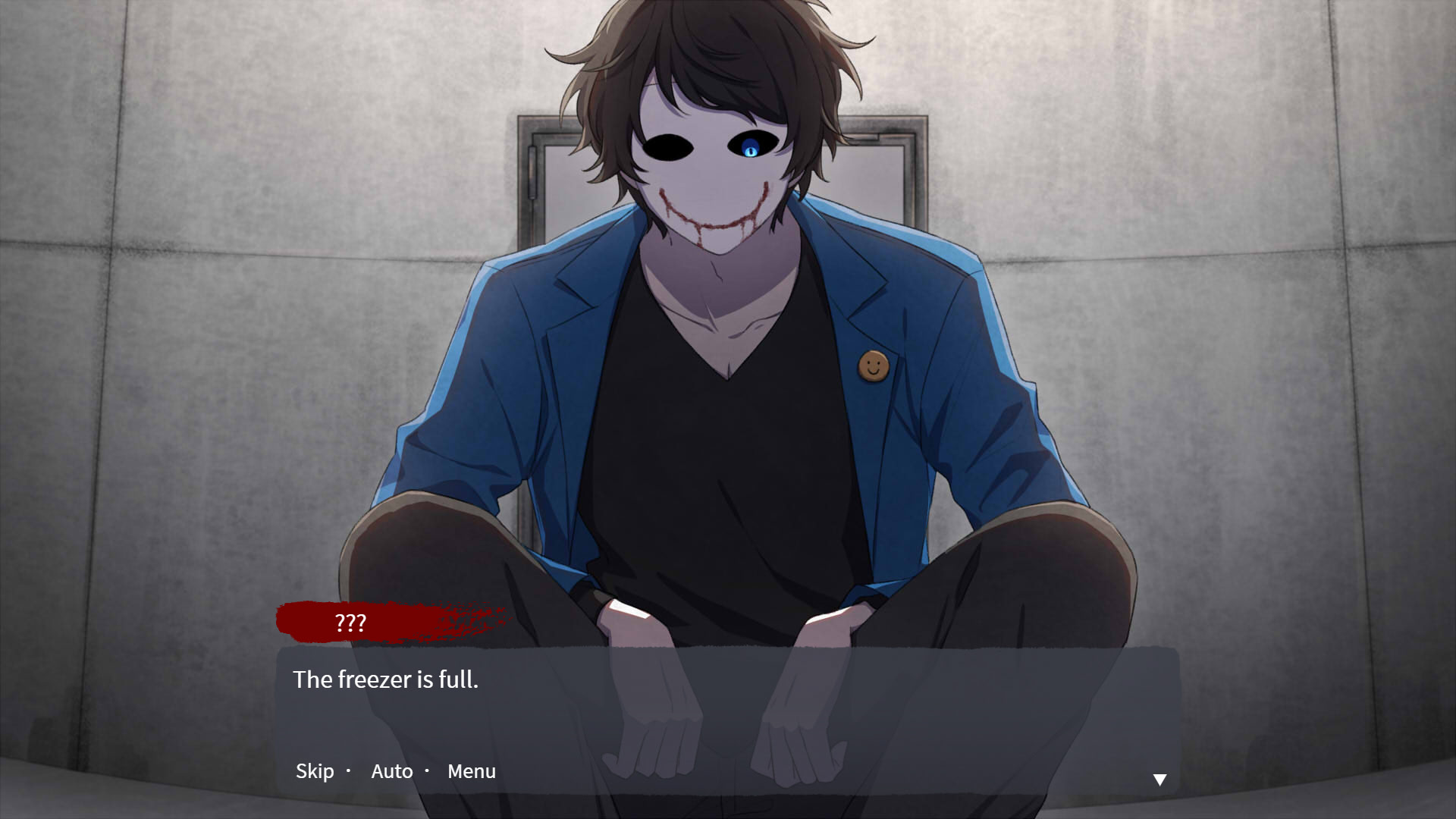Click the Skip option in the dialogue controls

click(314, 770)
